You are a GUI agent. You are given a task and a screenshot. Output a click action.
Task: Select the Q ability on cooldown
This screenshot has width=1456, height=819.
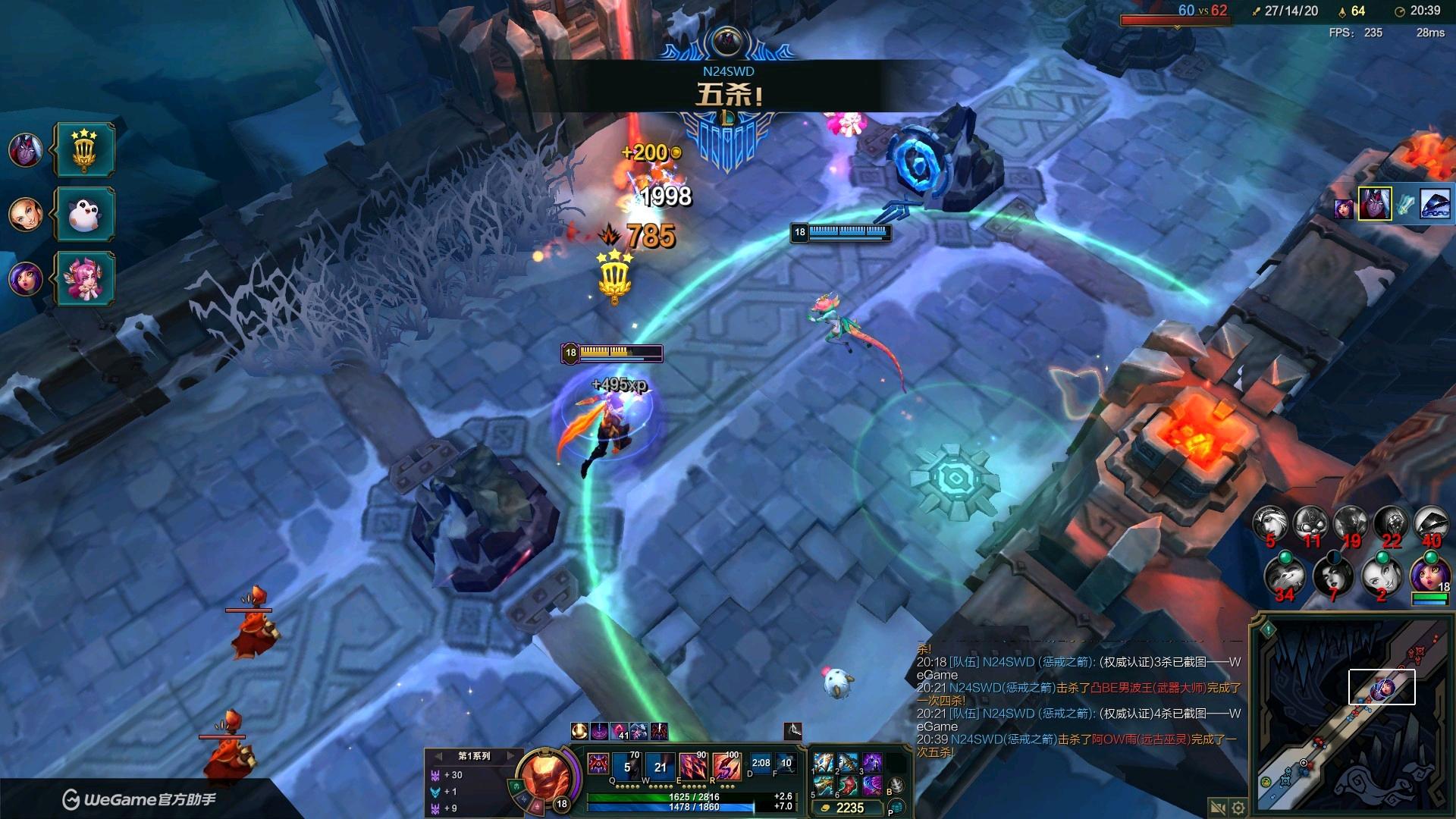click(627, 767)
